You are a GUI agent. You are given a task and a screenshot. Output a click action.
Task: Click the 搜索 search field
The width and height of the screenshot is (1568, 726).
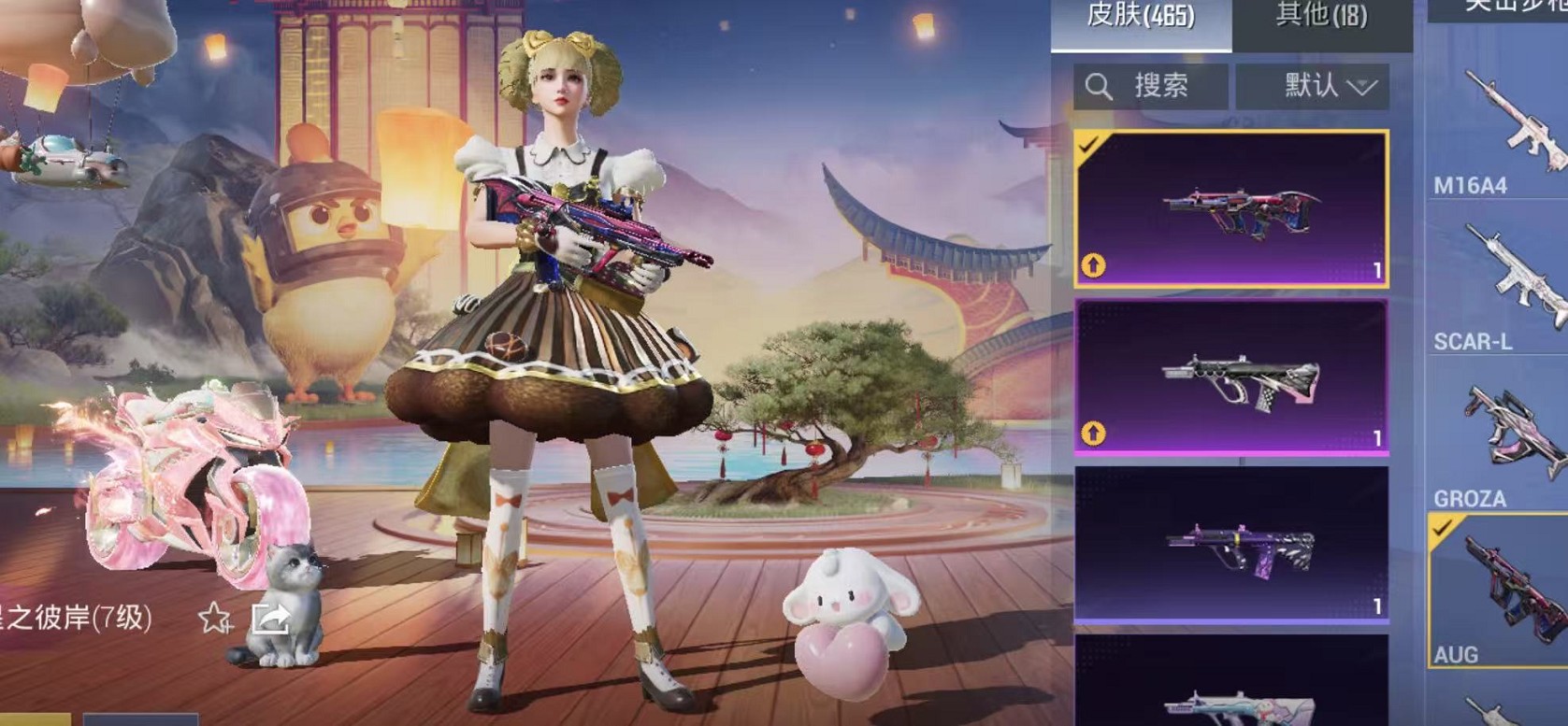coord(1159,87)
